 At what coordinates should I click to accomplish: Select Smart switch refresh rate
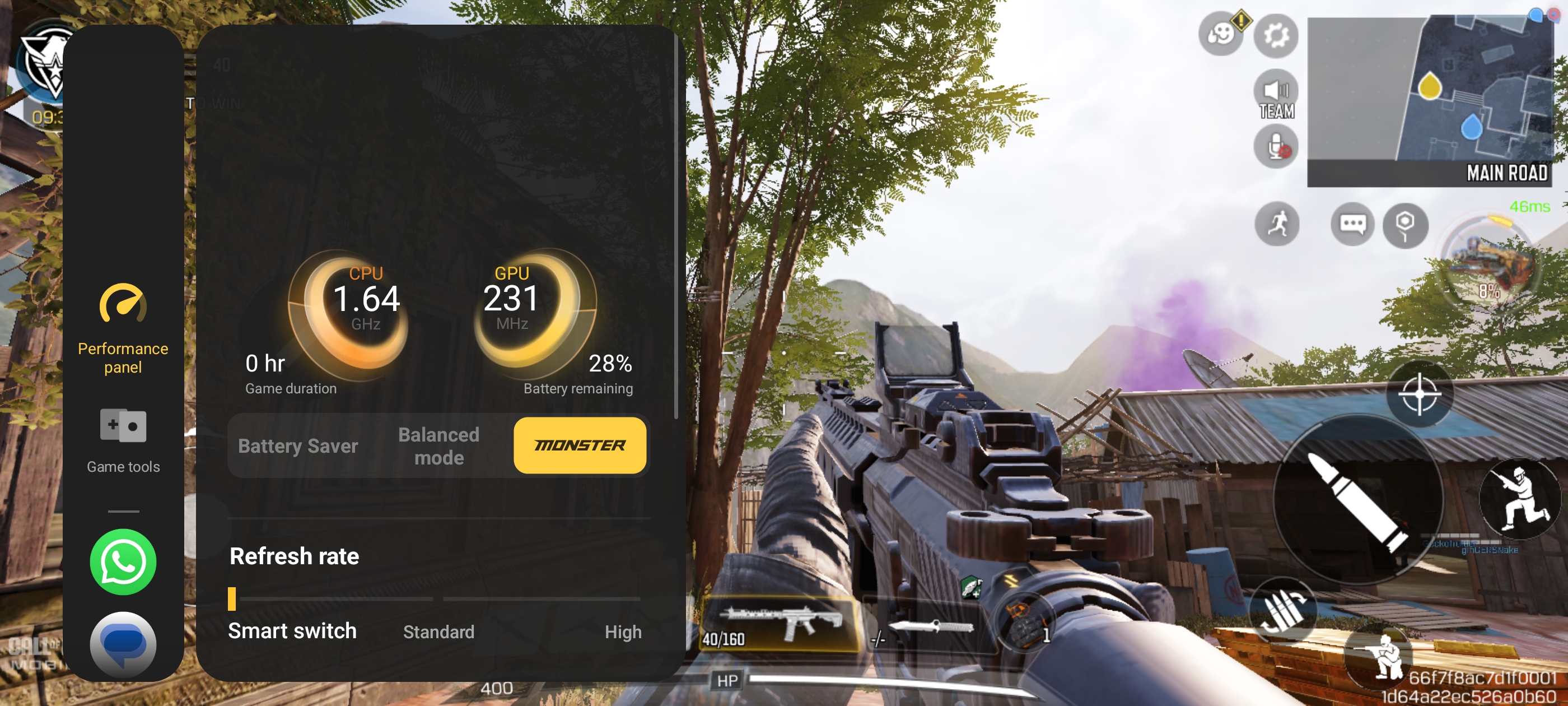[292, 630]
